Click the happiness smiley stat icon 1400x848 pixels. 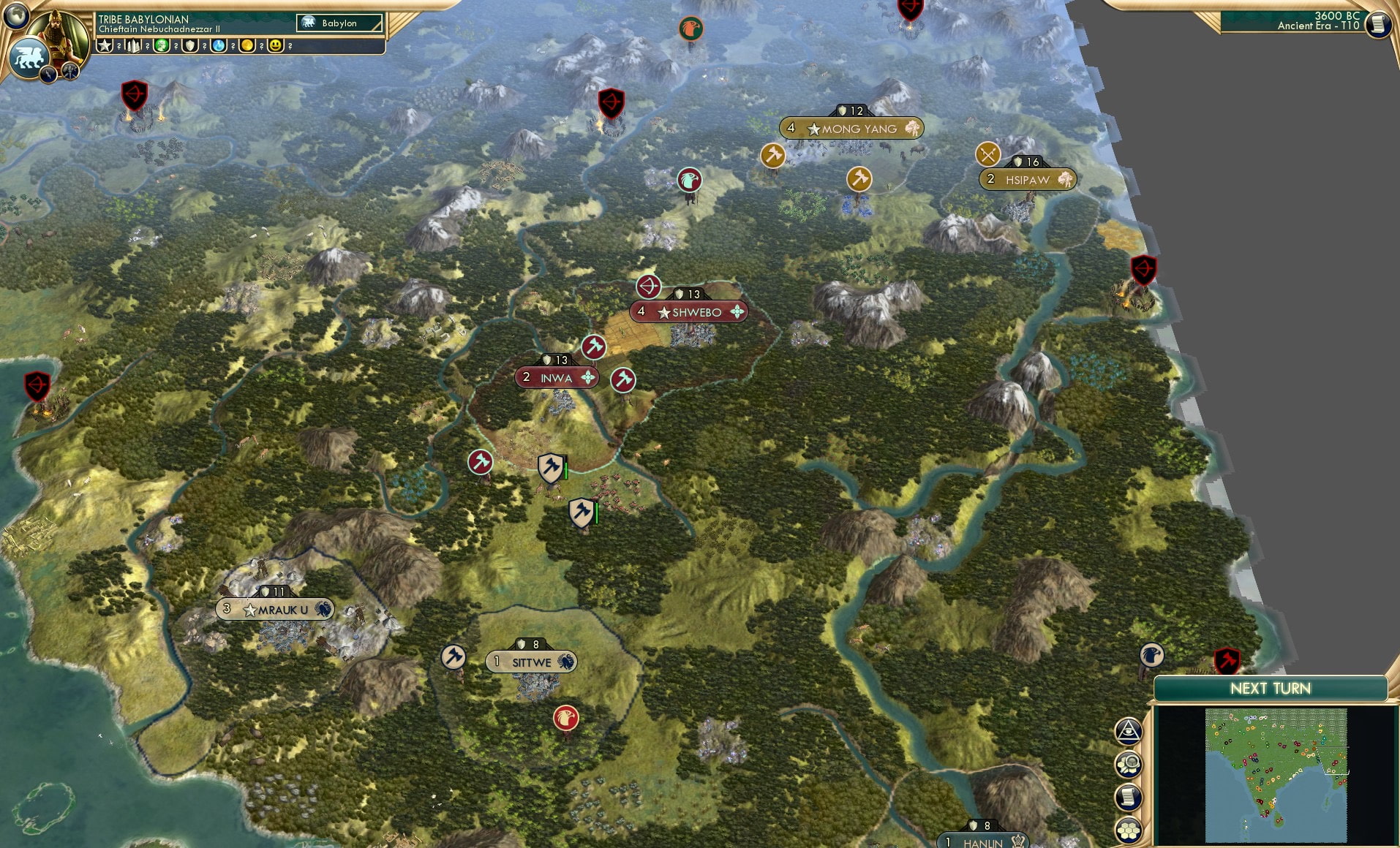[x=275, y=45]
